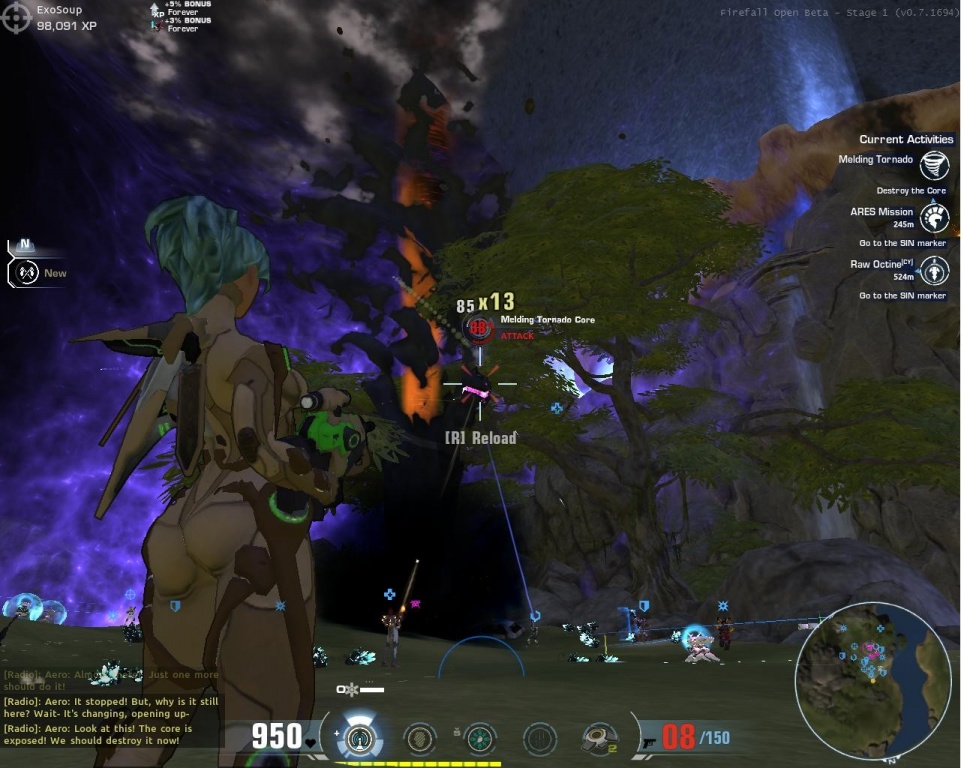Activate the glowing signal tower ability
Screen dimensions: 964x768
click(359, 739)
